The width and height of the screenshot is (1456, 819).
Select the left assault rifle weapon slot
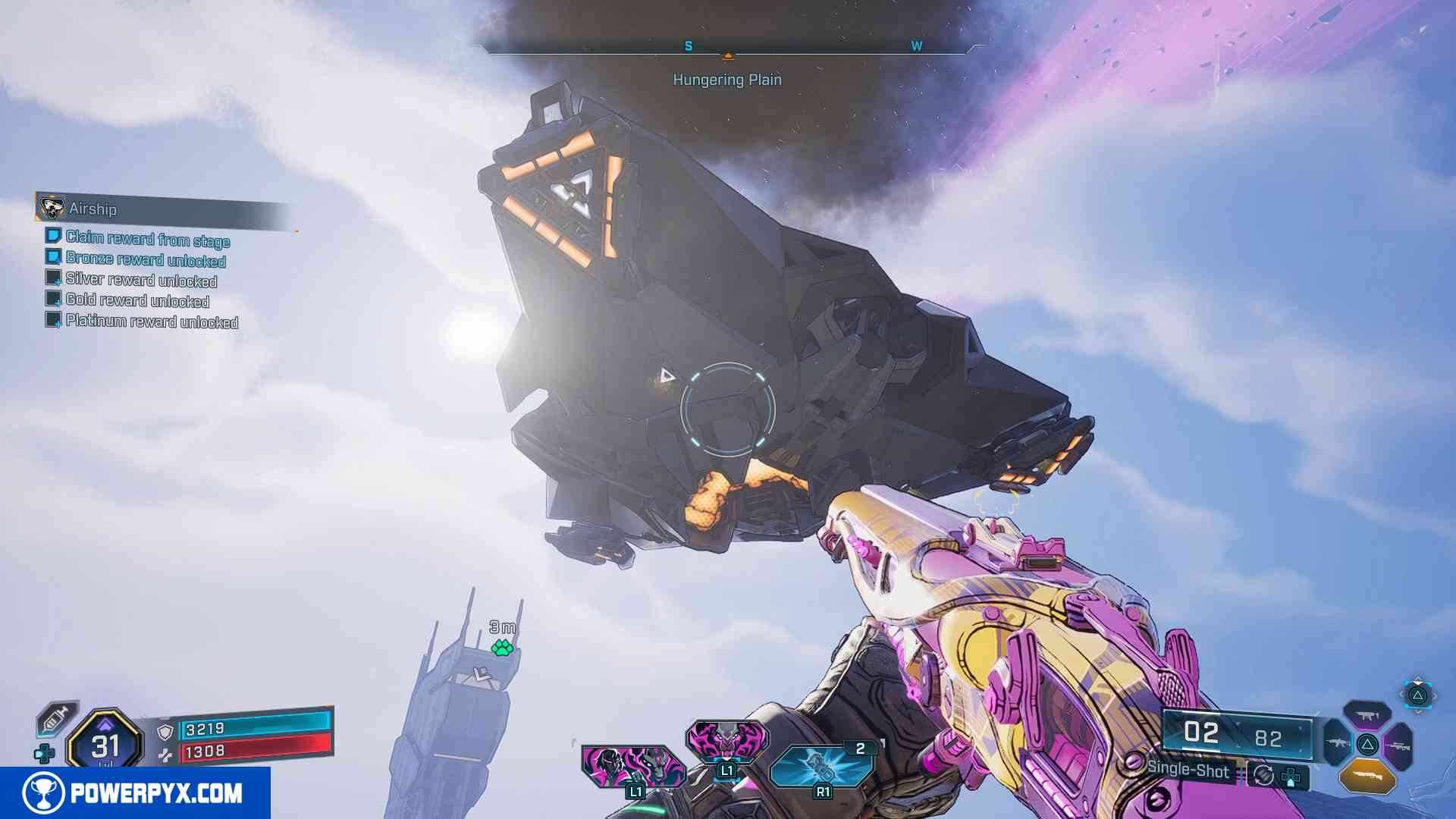click(x=1338, y=743)
